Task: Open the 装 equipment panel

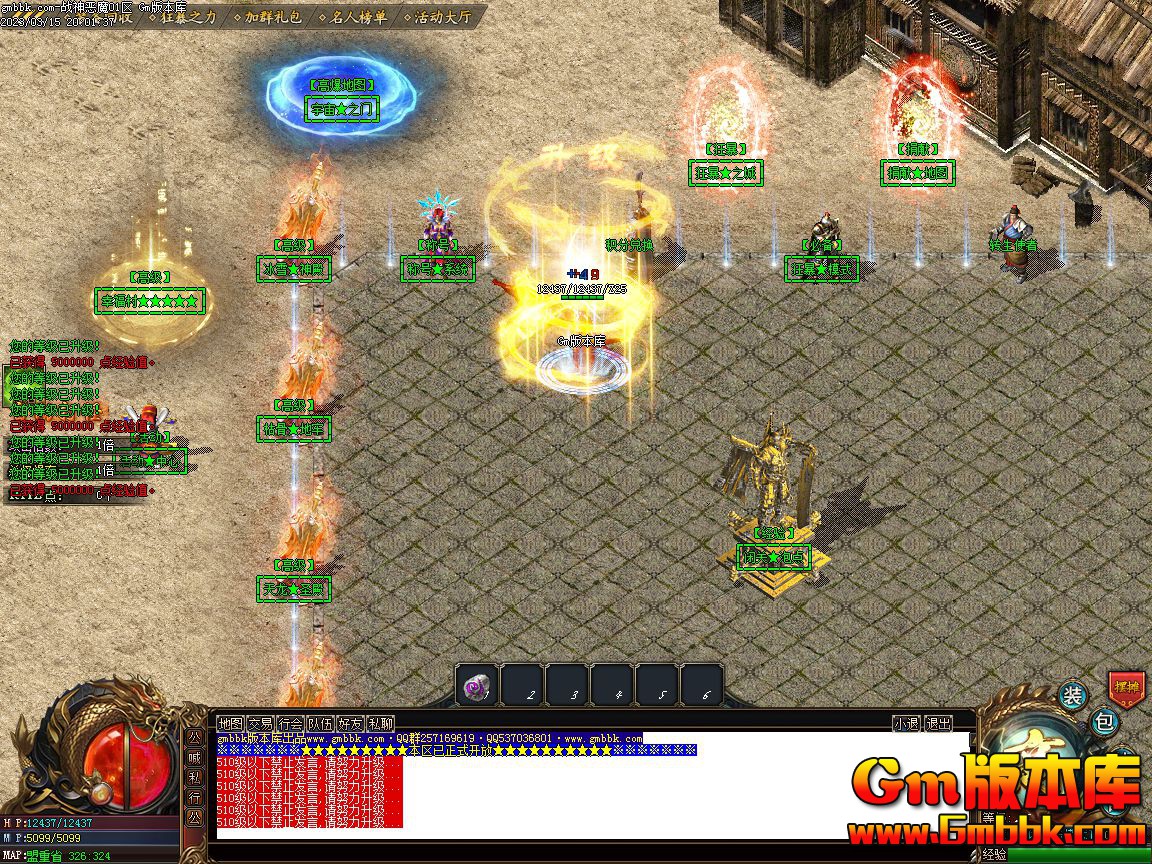Action: tap(1072, 696)
